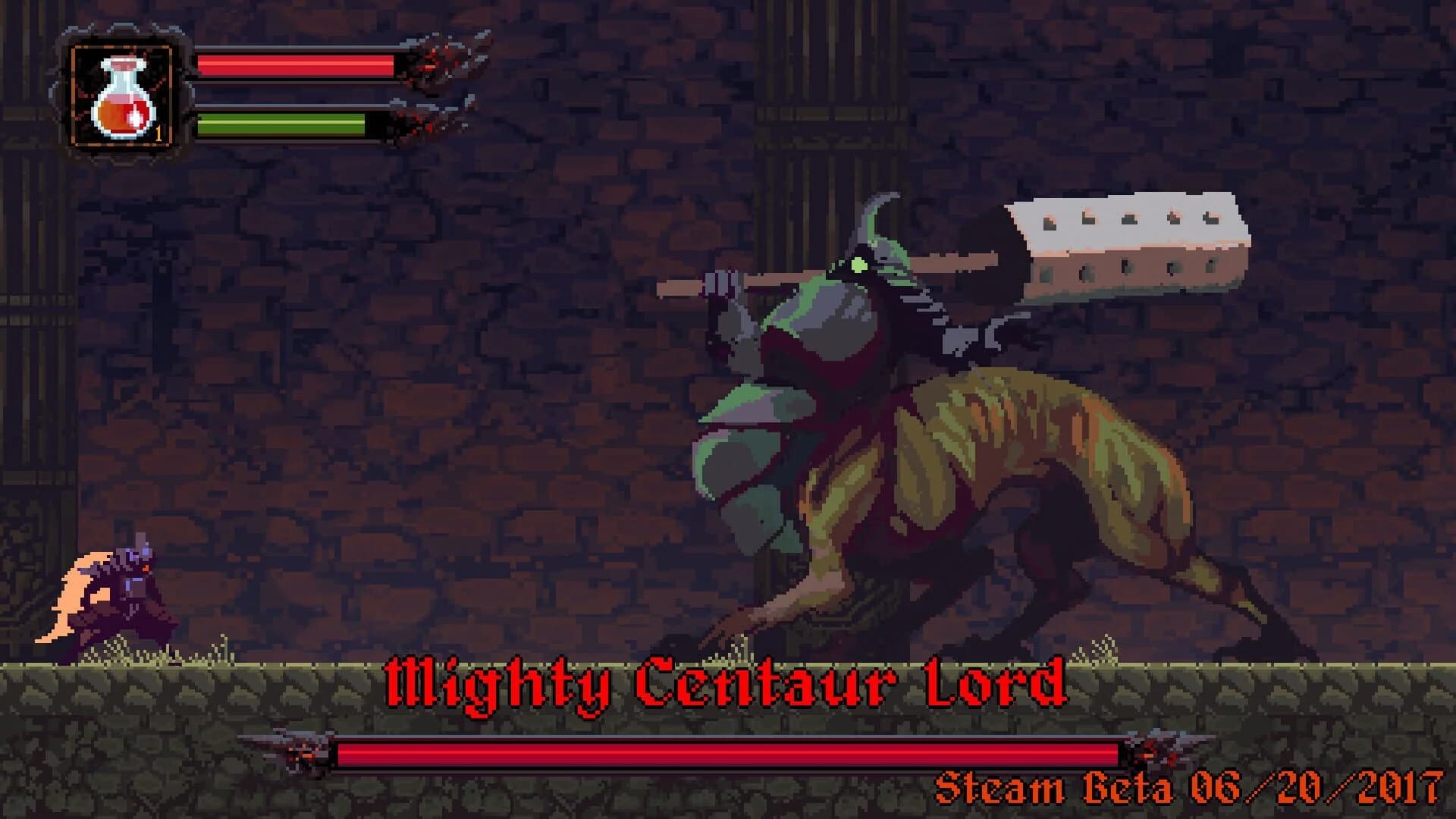
Task: Click the player health bar
Action: tap(296, 64)
